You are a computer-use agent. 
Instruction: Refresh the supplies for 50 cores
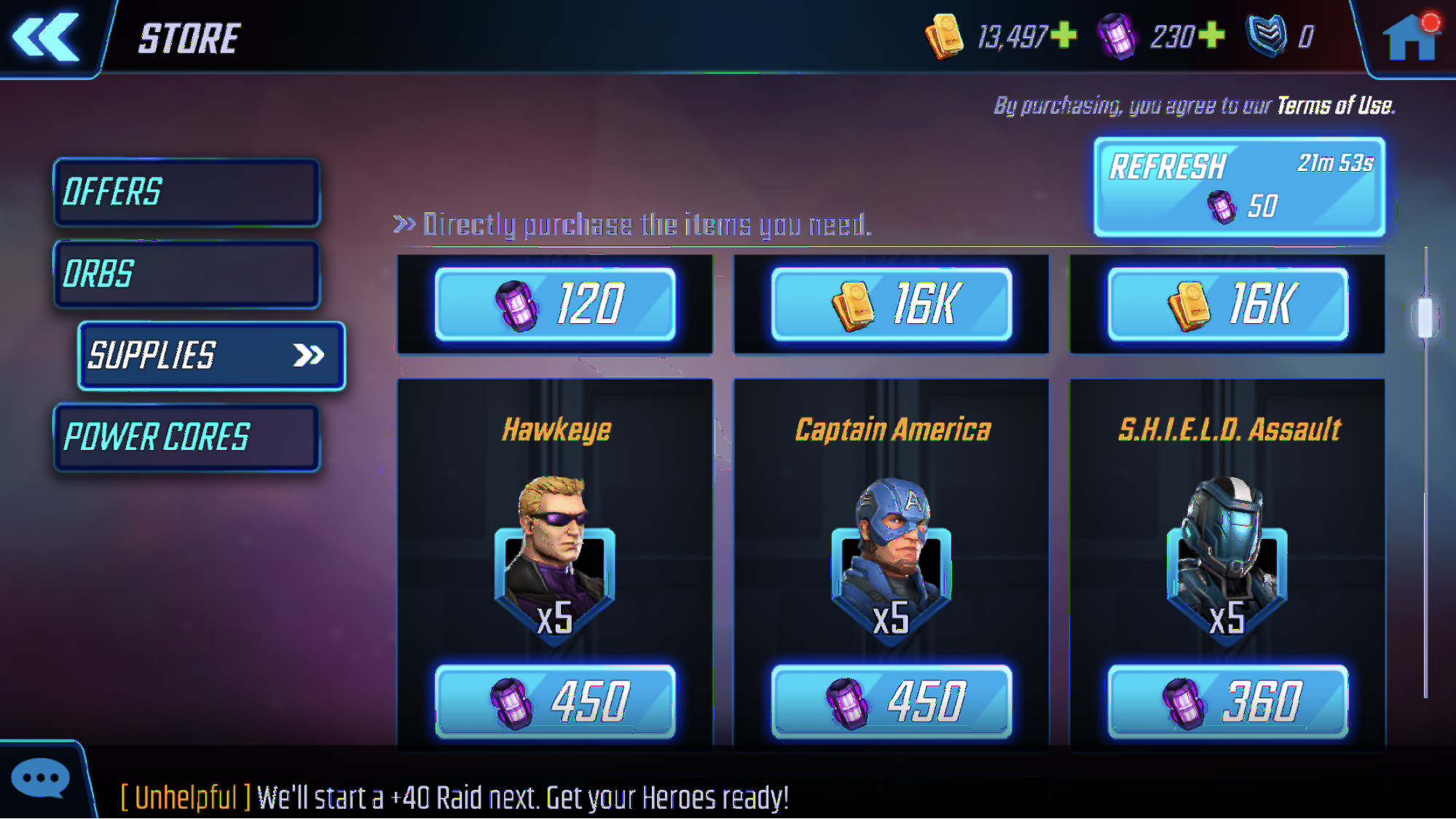pos(1239,186)
